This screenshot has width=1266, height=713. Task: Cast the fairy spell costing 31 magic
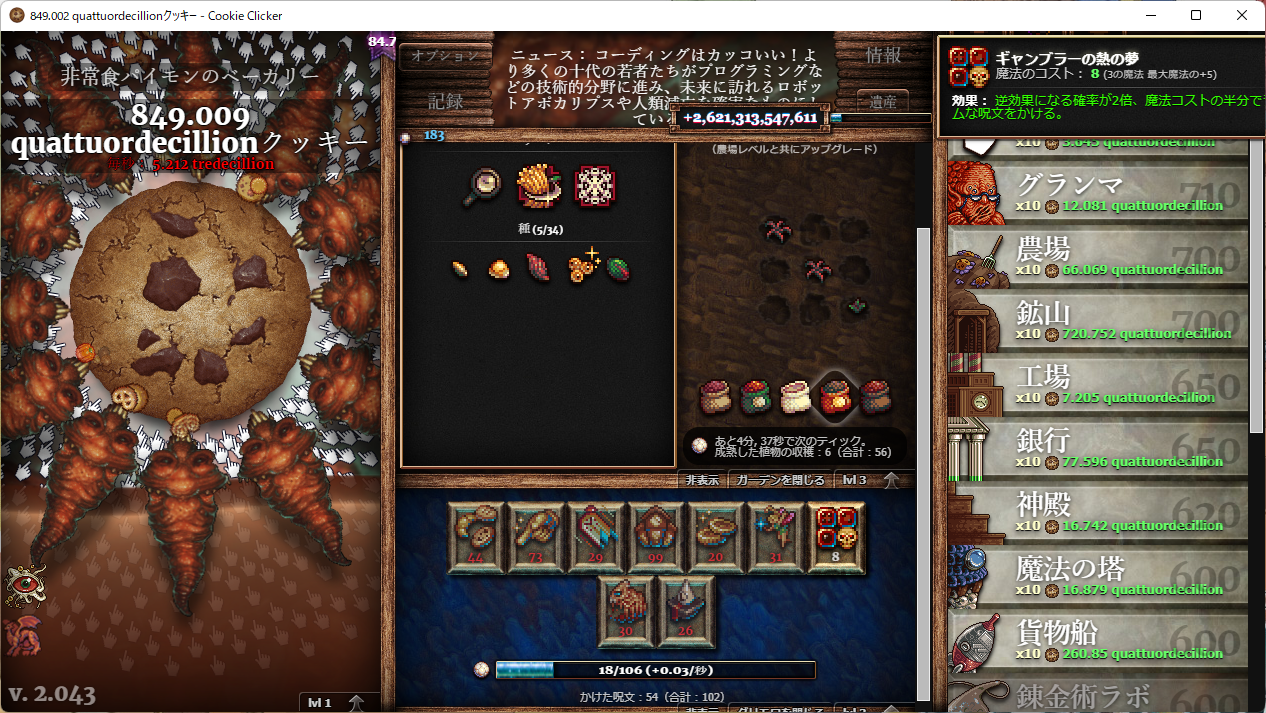(776, 537)
